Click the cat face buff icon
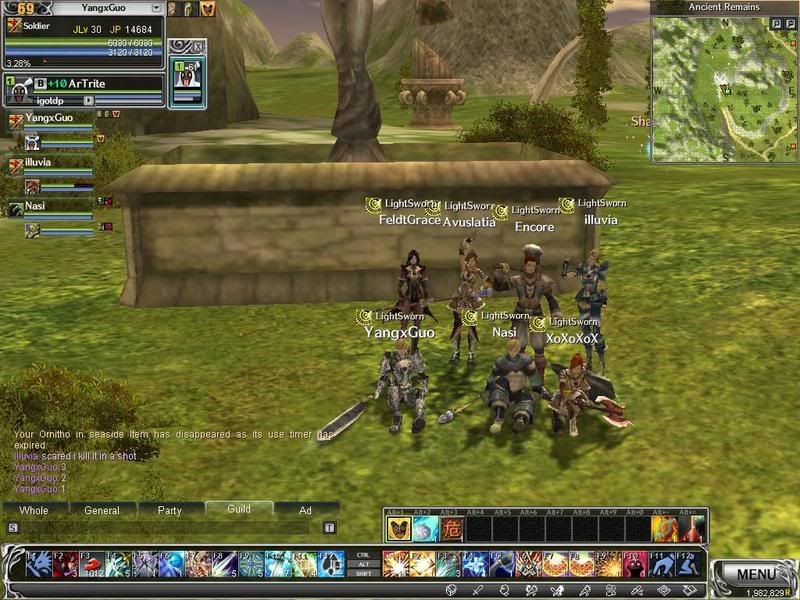Image resolution: width=800 pixels, height=600 pixels. [x=208, y=9]
